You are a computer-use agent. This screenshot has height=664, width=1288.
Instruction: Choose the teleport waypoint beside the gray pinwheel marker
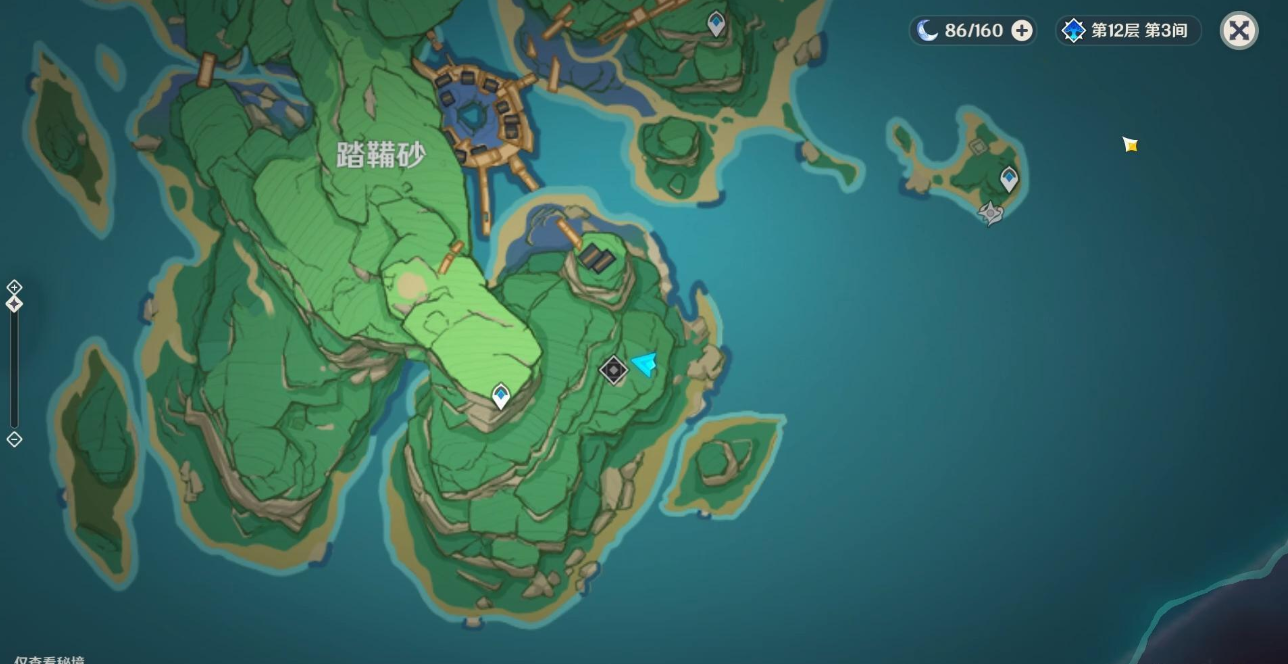tap(1009, 180)
